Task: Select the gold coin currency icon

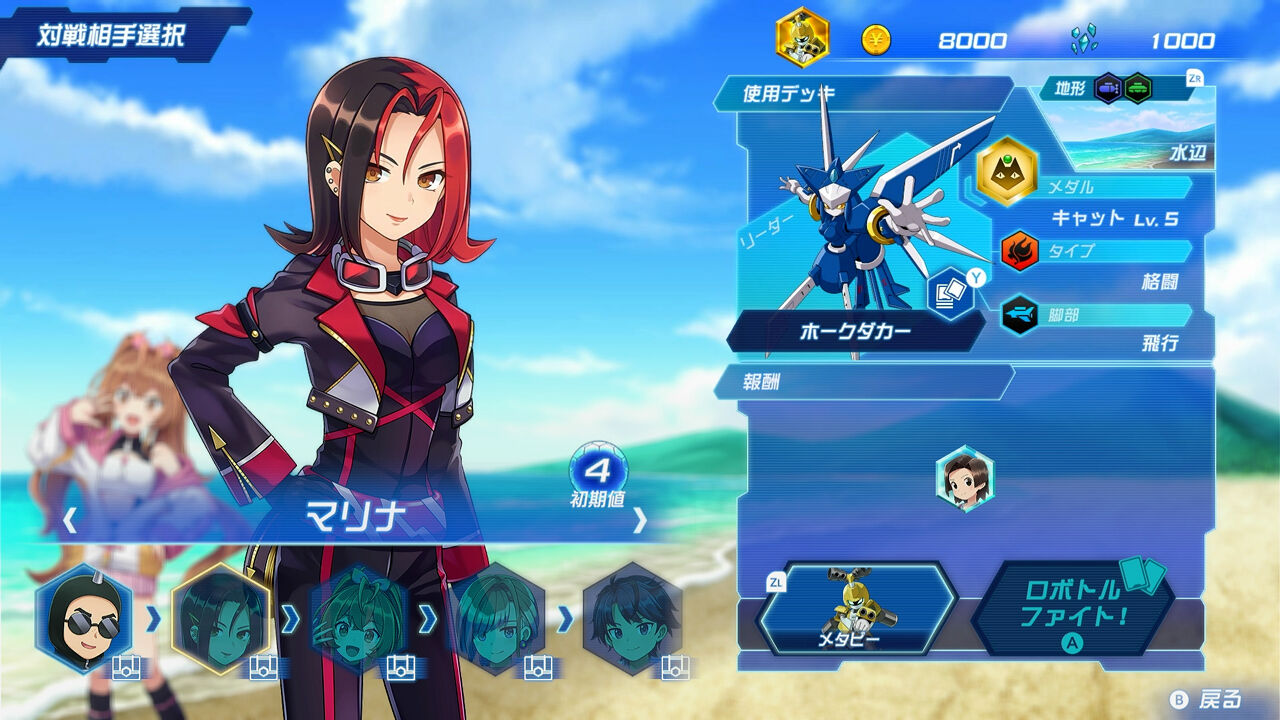Action: click(878, 41)
